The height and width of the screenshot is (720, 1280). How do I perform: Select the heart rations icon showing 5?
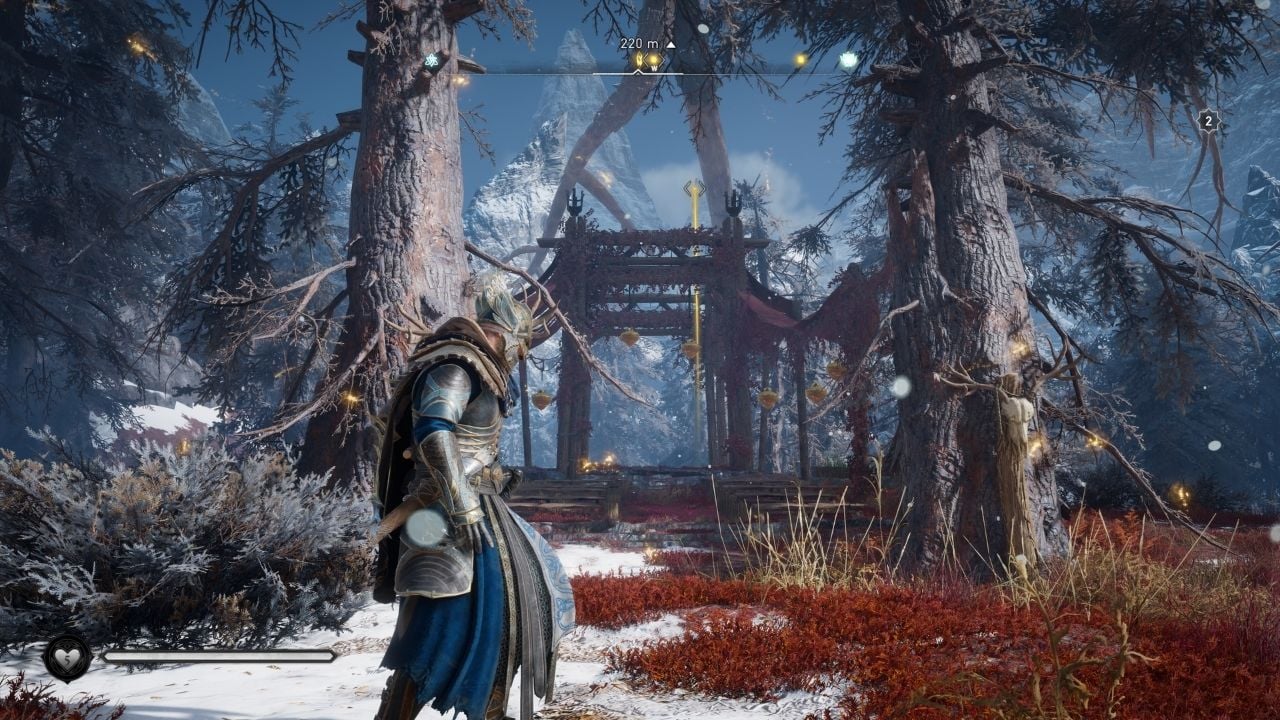coord(67,658)
